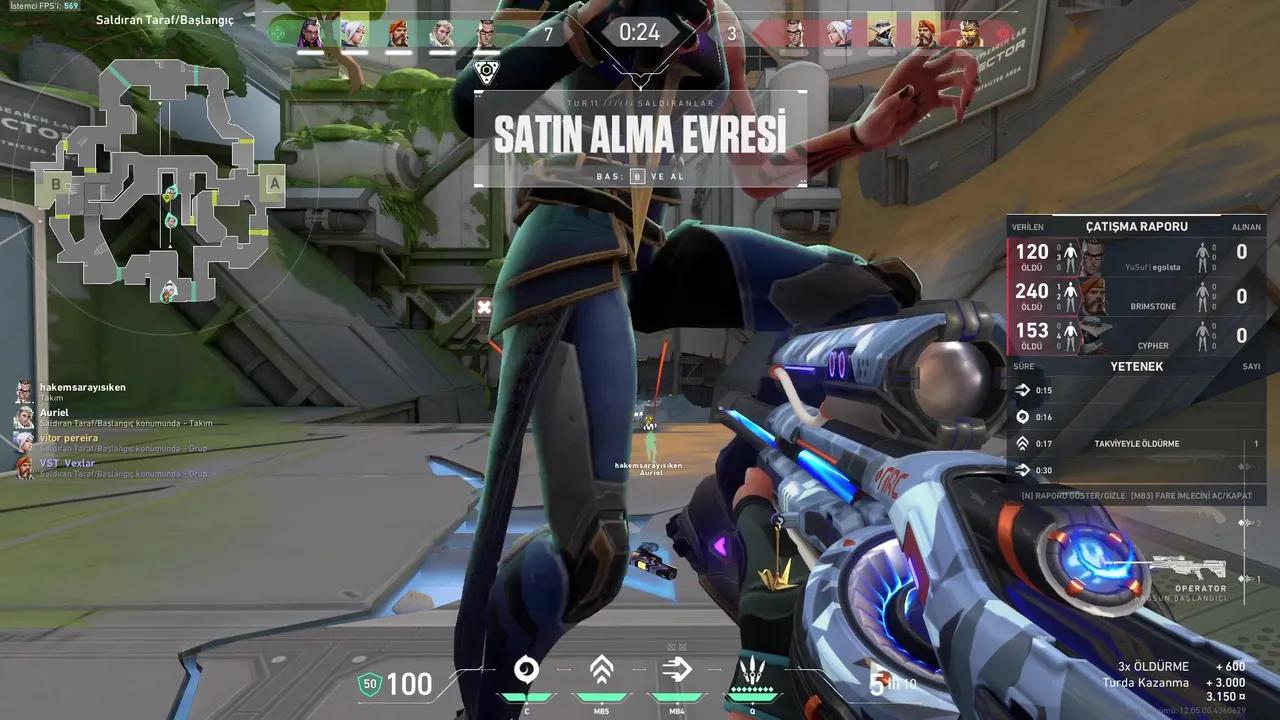Click the dash arrow icon at 0:15 in YETENEK
This screenshot has height=720, width=1280.
(x=1023, y=390)
